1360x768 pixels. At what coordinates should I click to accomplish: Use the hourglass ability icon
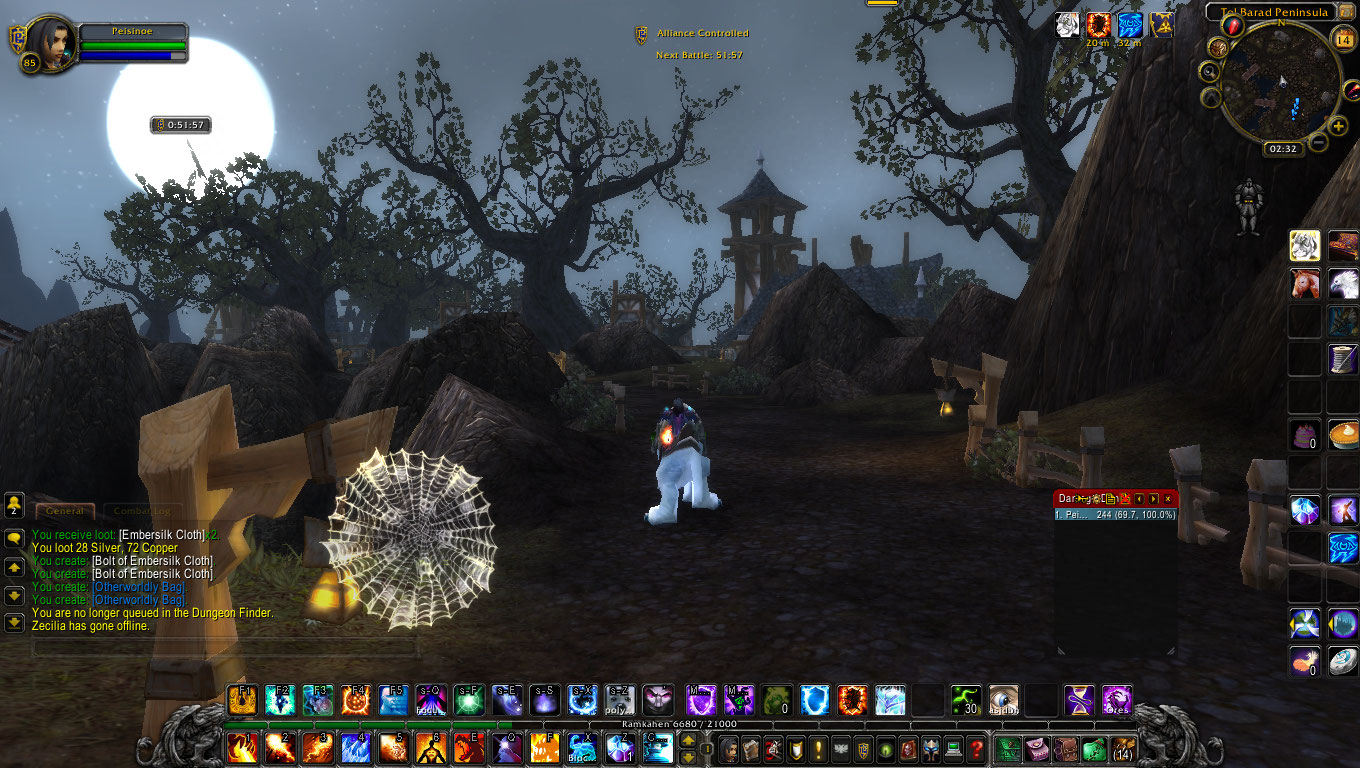click(1079, 699)
